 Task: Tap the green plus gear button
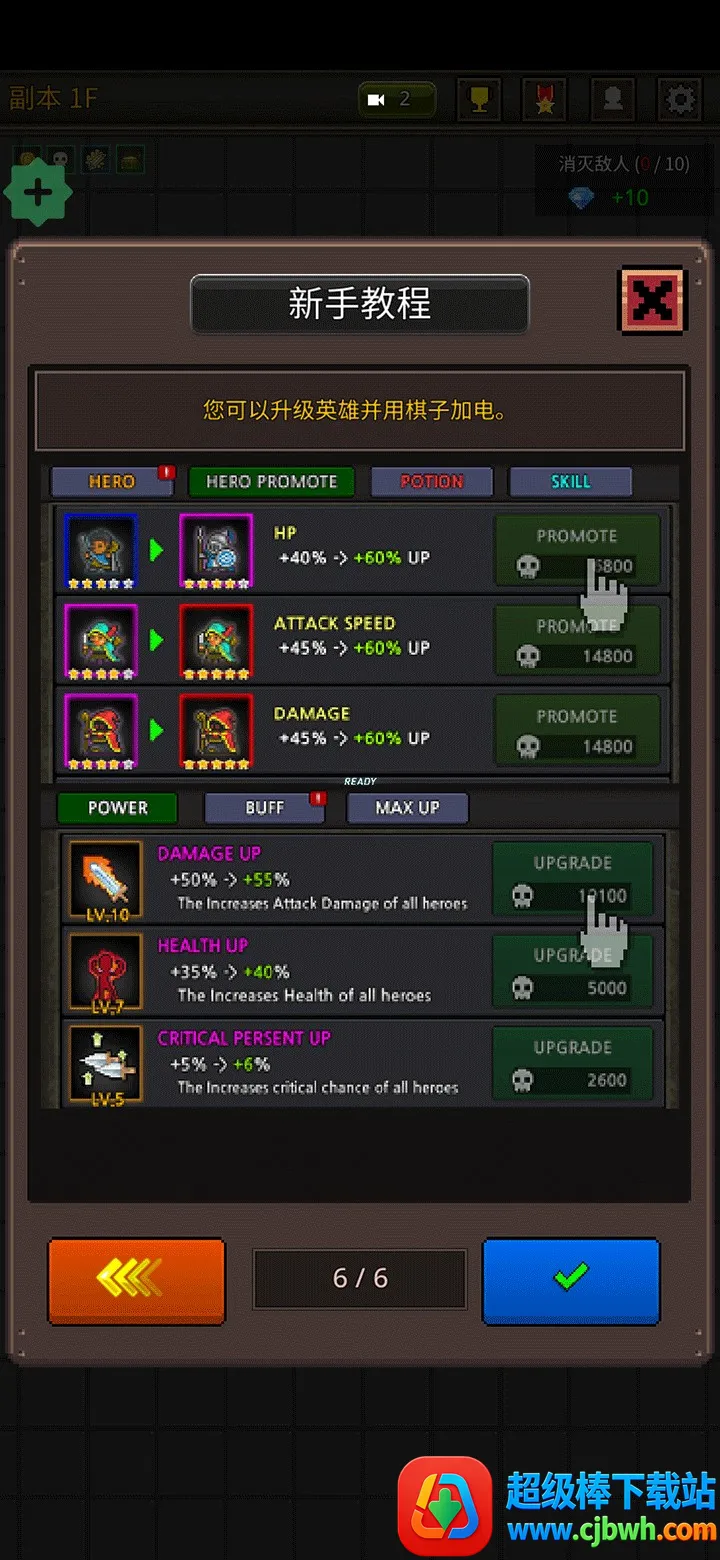coord(38,192)
